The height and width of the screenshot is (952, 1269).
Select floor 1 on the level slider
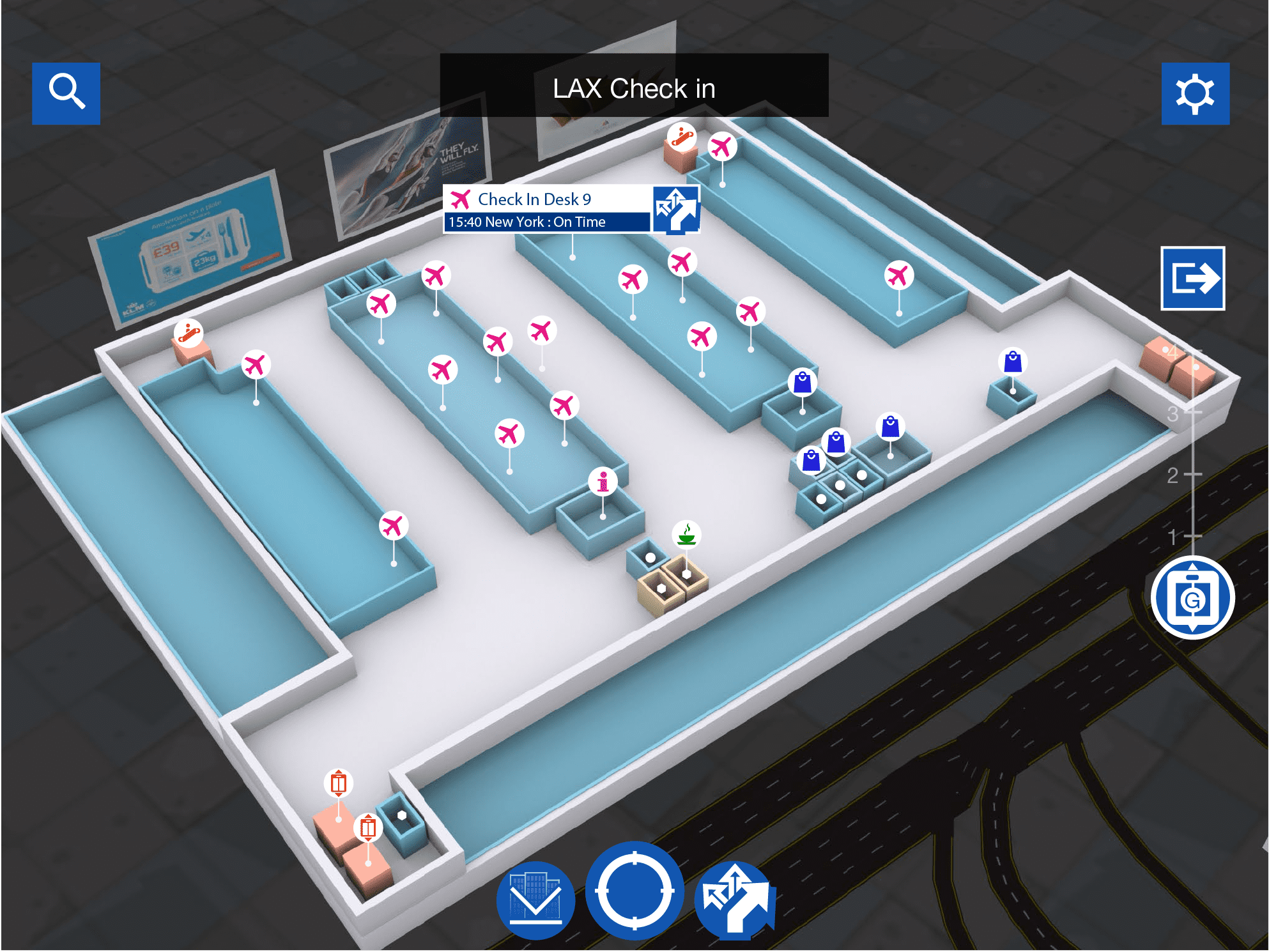[1182, 536]
